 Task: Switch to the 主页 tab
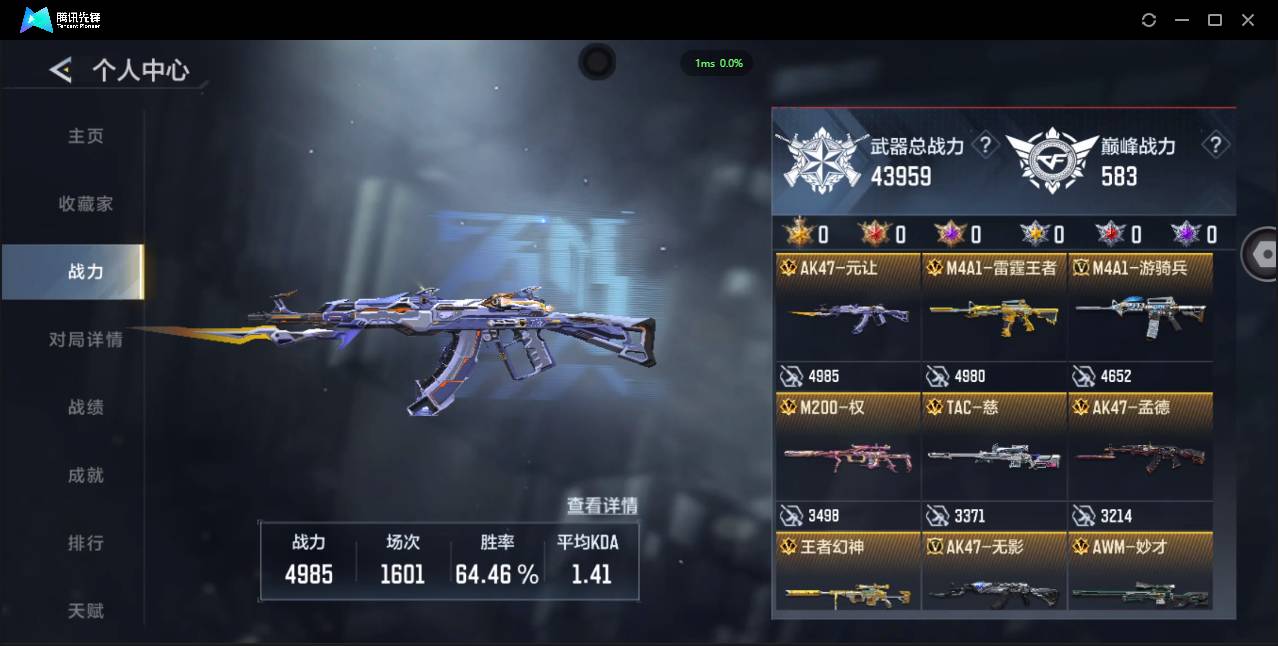point(86,136)
